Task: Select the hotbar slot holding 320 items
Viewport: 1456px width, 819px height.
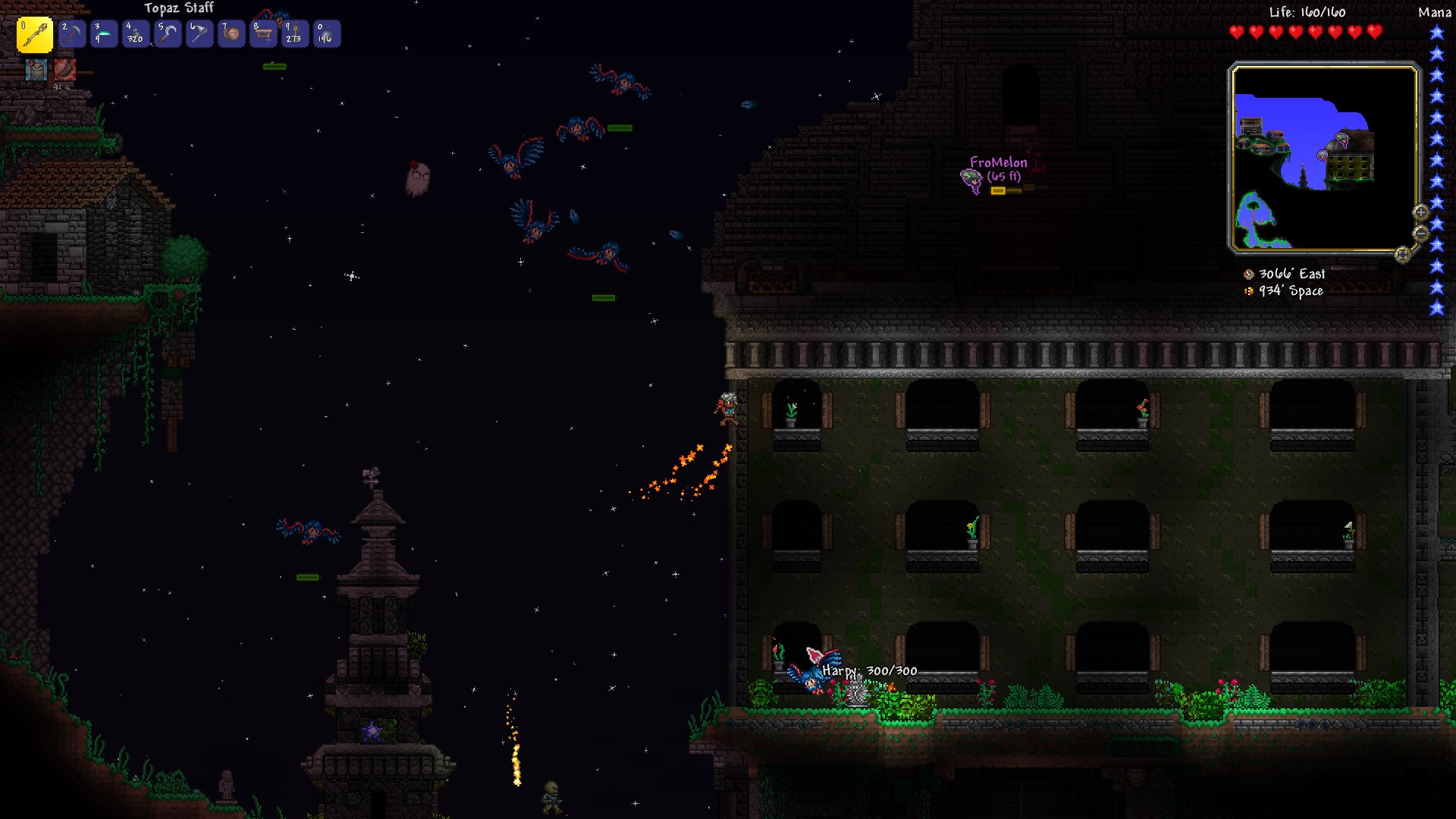Action: [136, 34]
